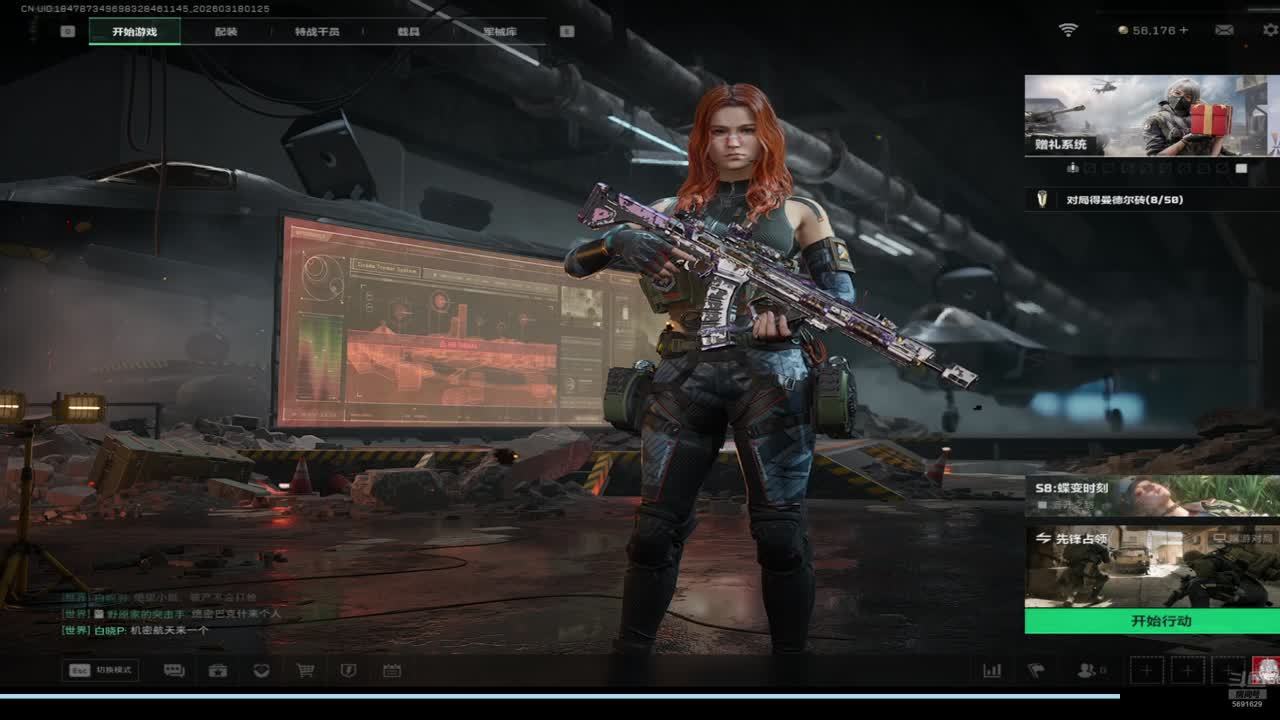Switch to the 开始游戏 tab
This screenshot has width=1280, height=720.
[134, 32]
